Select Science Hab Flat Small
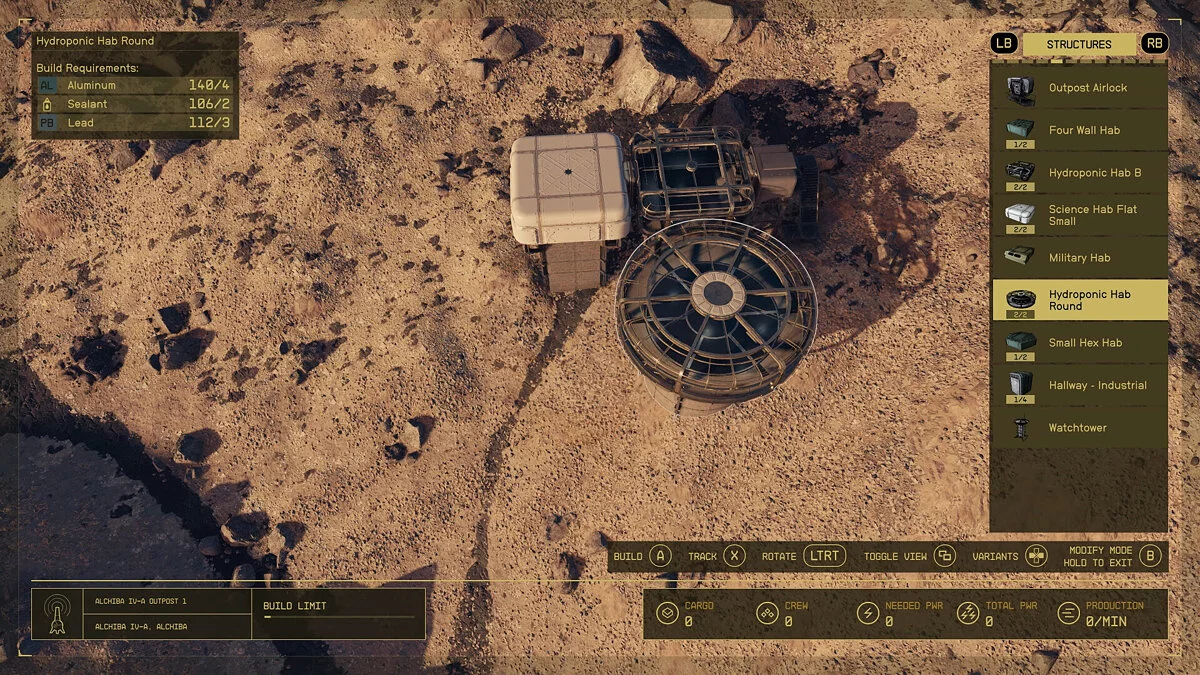 pyautogui.click(x=1080, y=215)
